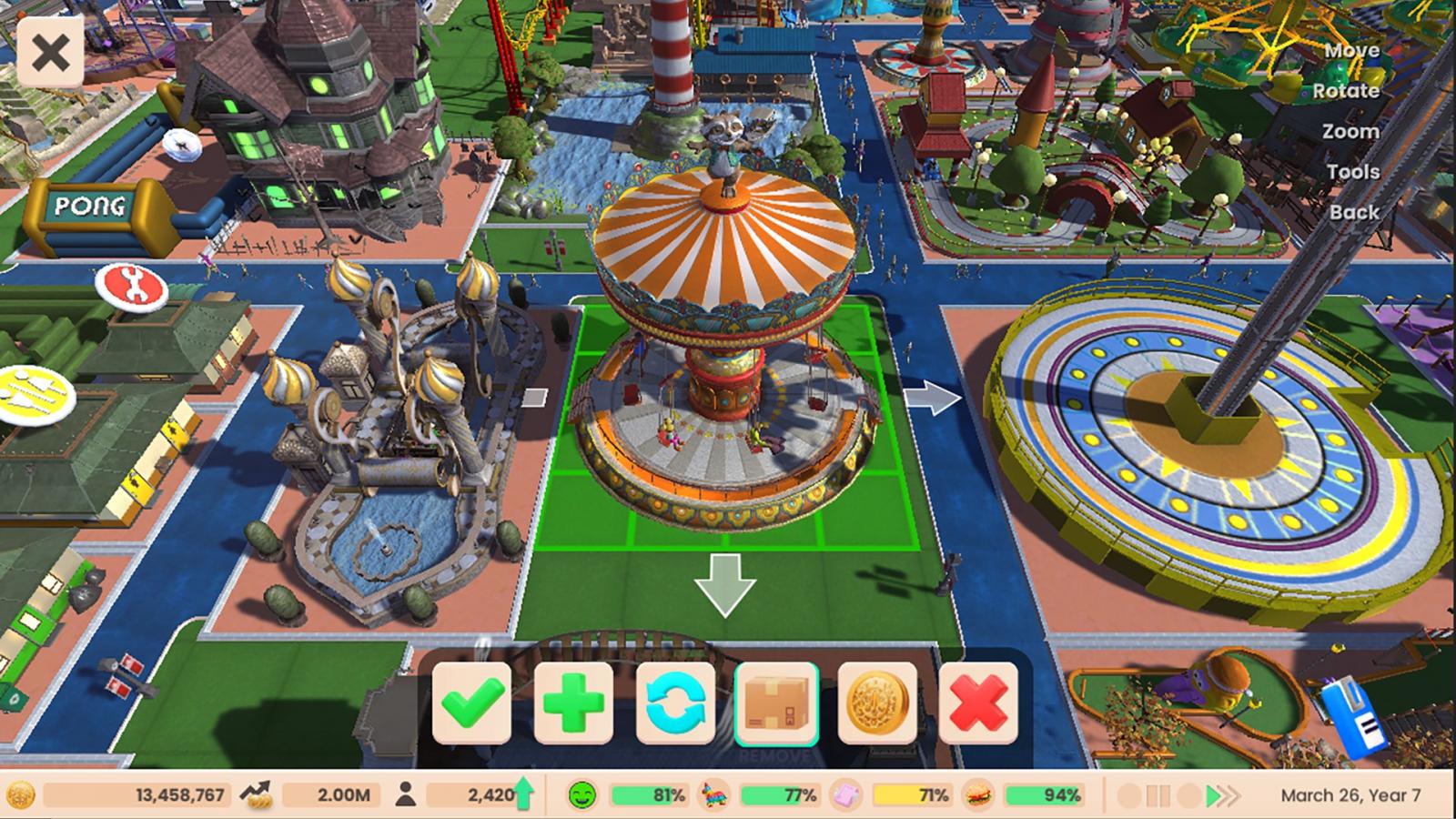This screenshot has width=1456, height=819.
Task: Set game speed to normal play
Action: tap(1212, 796)
